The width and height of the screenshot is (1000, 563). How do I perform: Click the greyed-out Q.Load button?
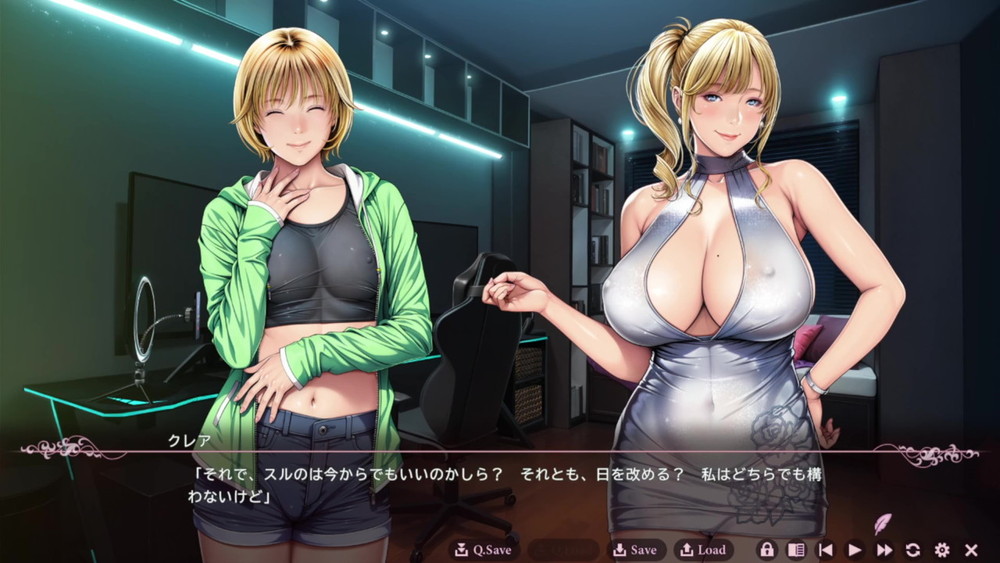[563, 550]
